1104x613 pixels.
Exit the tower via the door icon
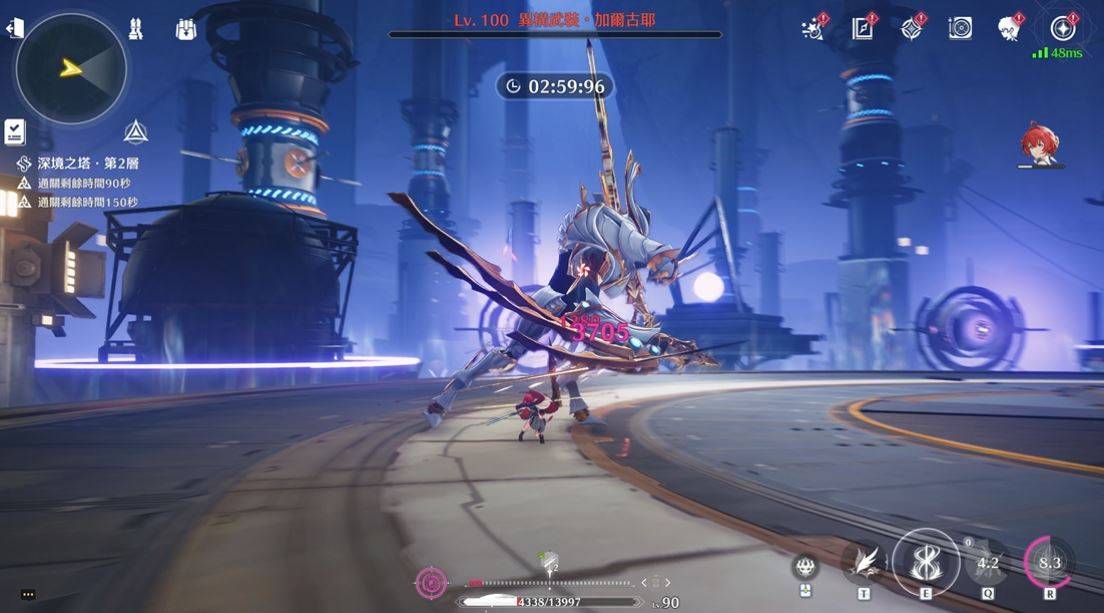(x=14, y=29)
